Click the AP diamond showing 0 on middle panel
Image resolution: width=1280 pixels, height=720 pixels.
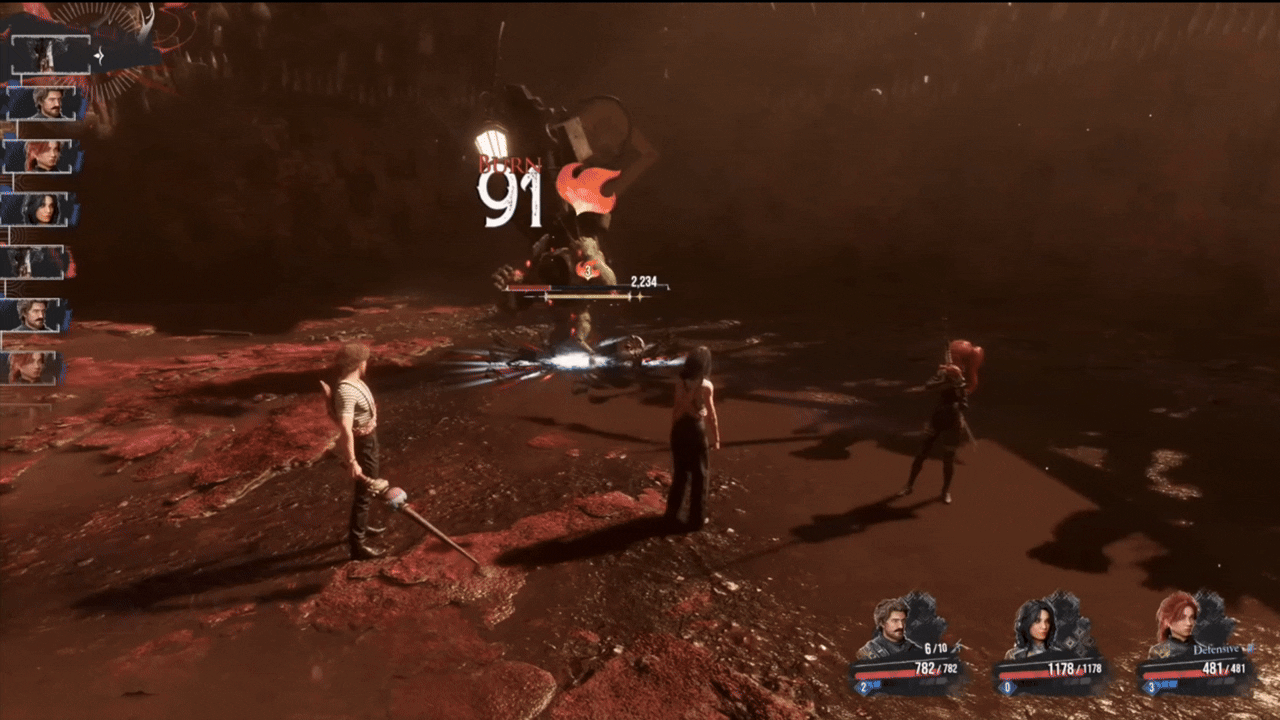pyautogui.click(x=1008, y=685)
